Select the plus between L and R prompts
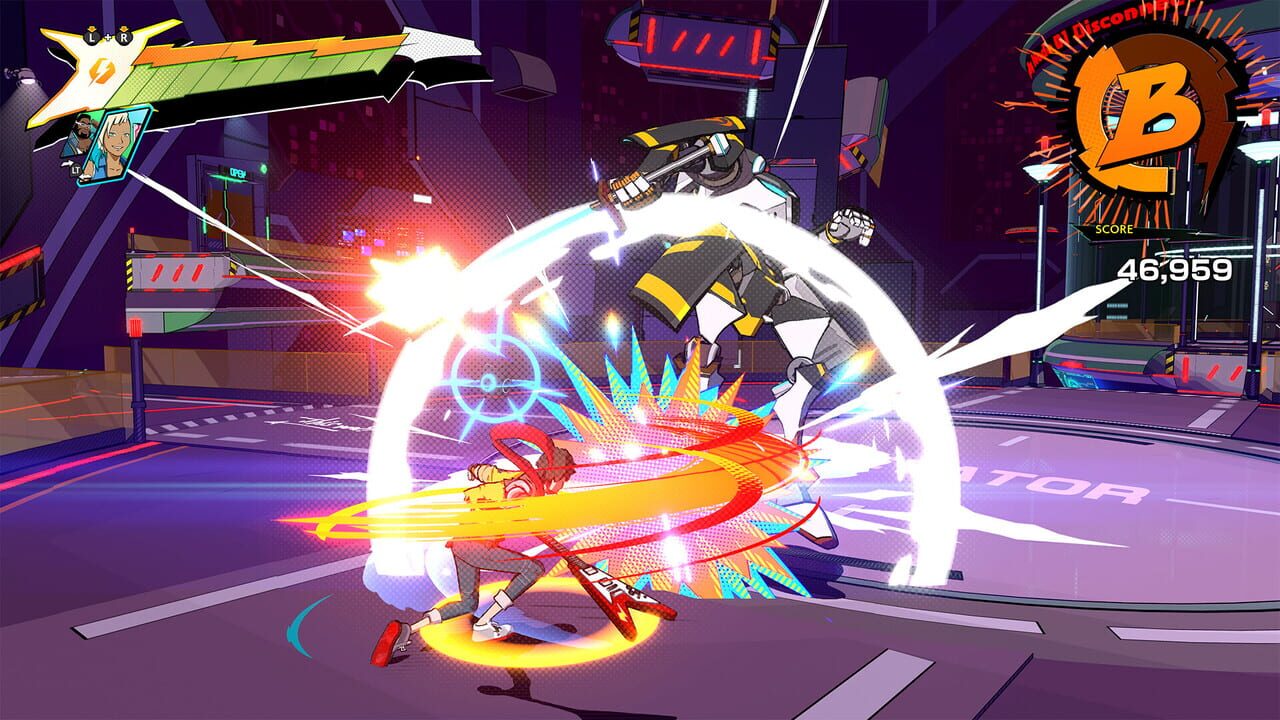1280x720 pixels. 108,38
